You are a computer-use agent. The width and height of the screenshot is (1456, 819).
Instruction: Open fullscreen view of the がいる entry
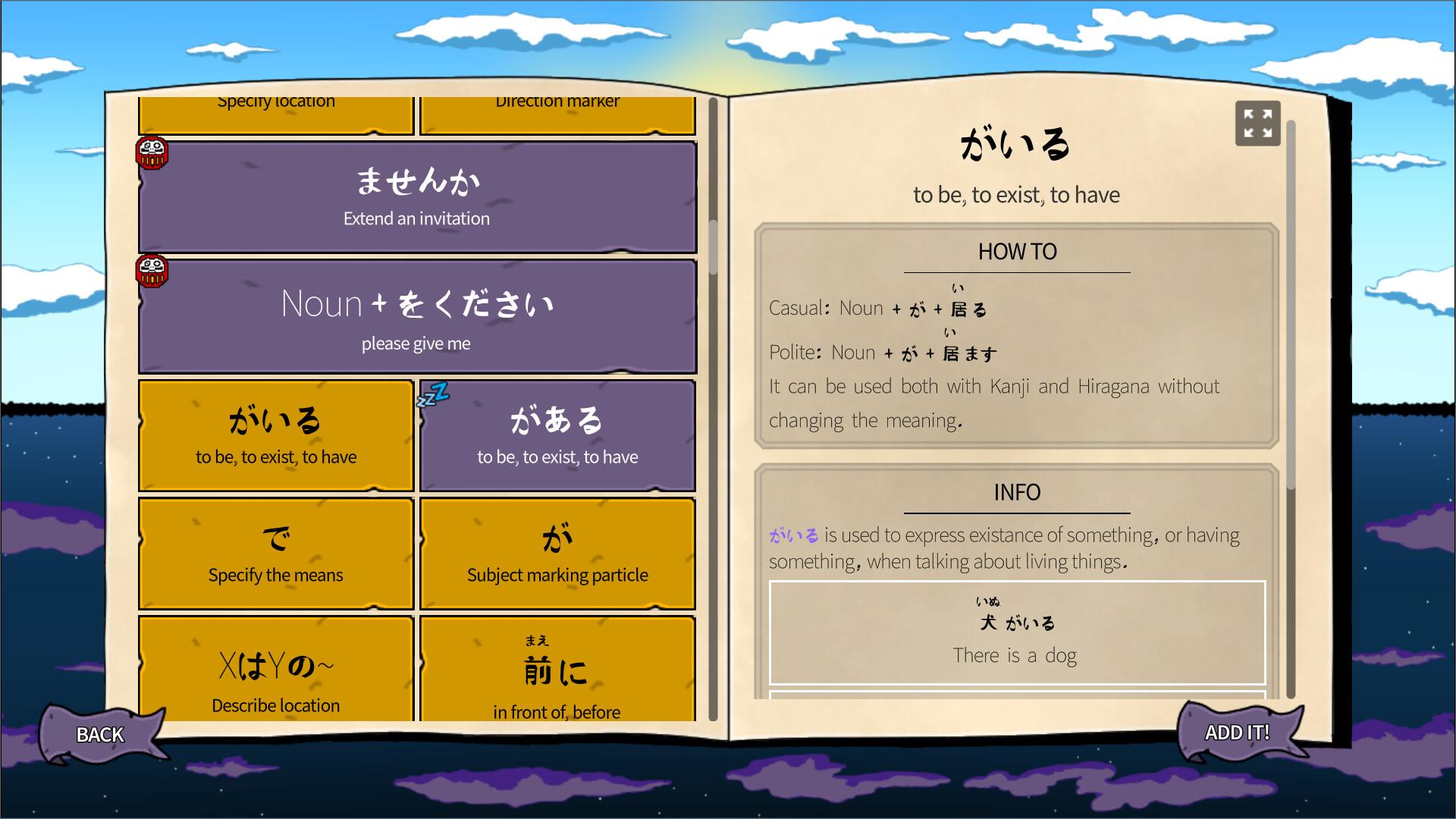click(x=1258, y=123)
